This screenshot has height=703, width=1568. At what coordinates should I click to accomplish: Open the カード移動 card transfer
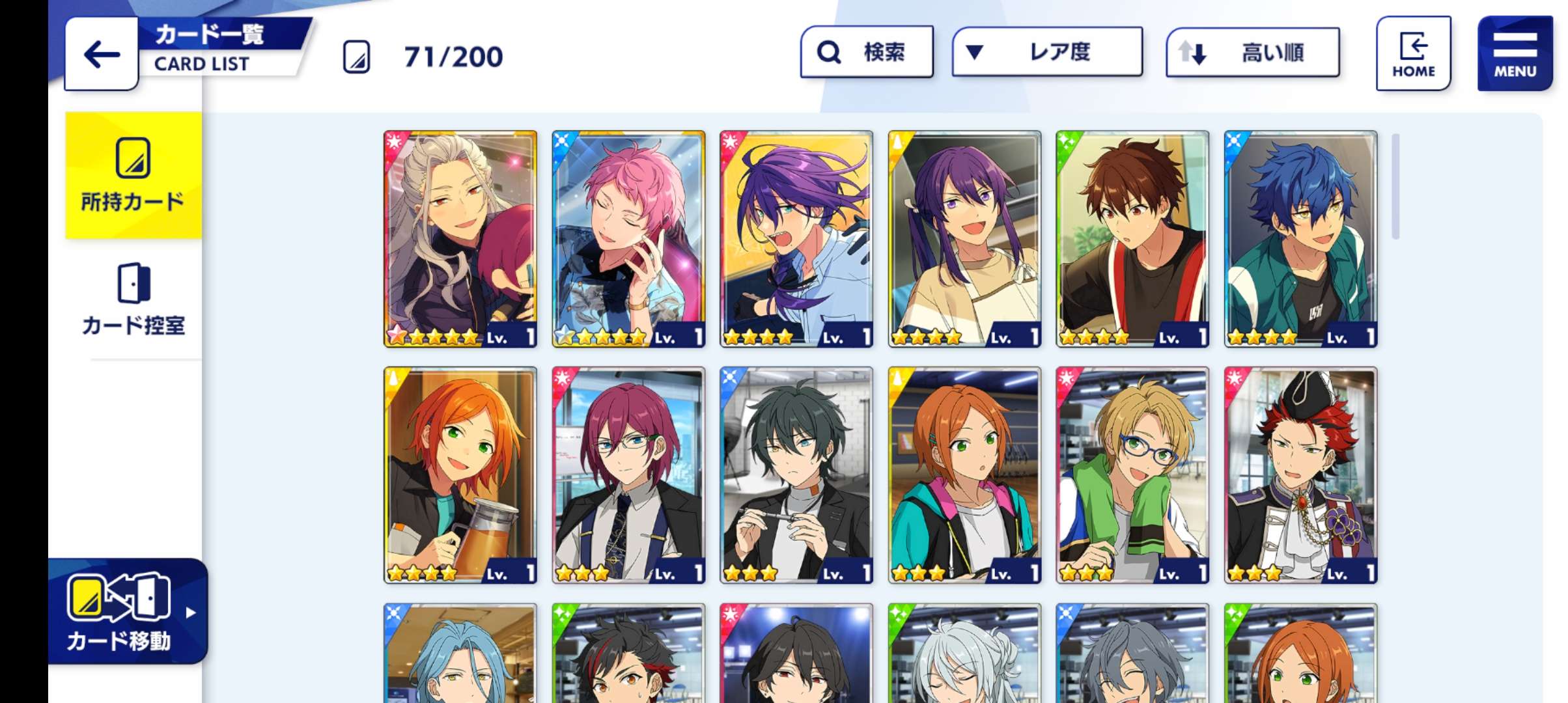point(128,612)
